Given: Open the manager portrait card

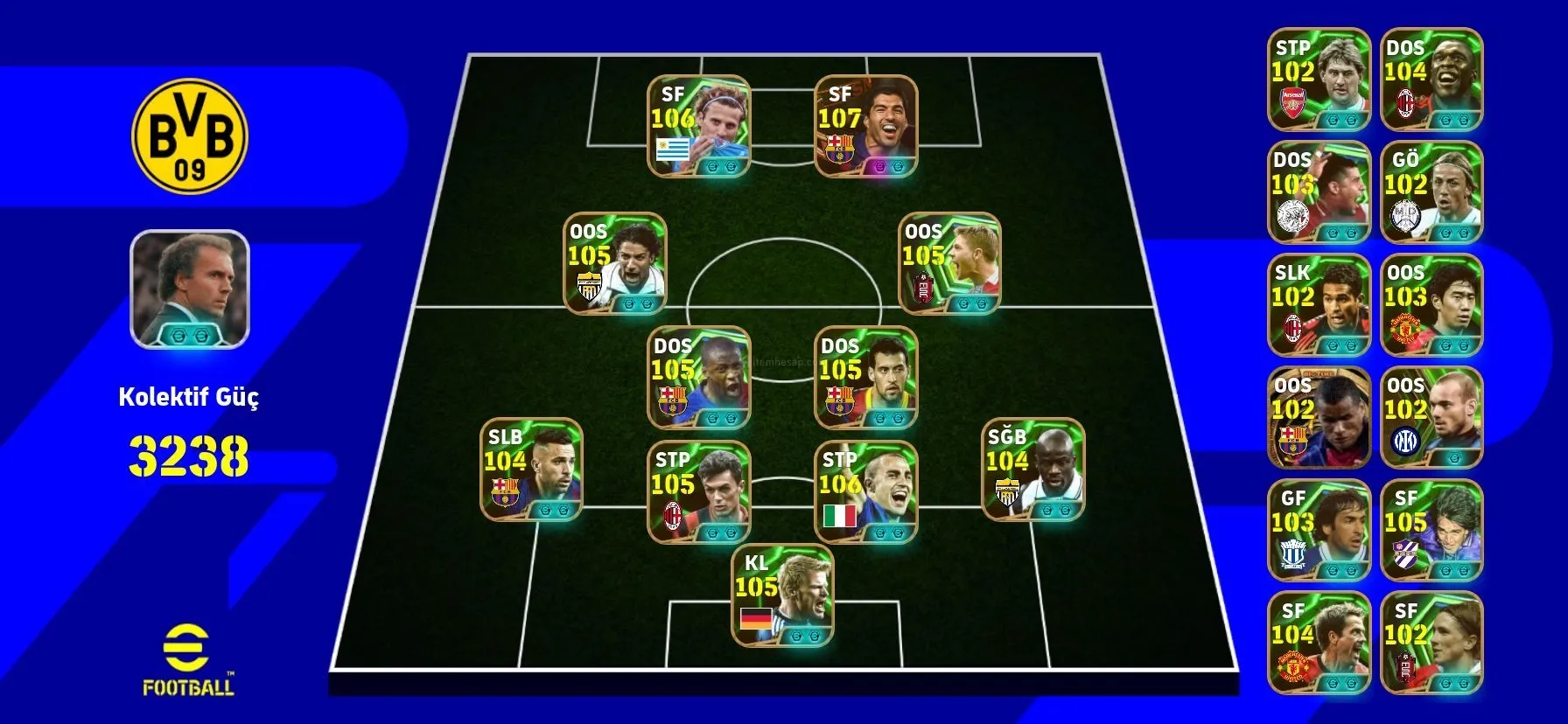Looking at the screenshot, I should coord(190,289).
